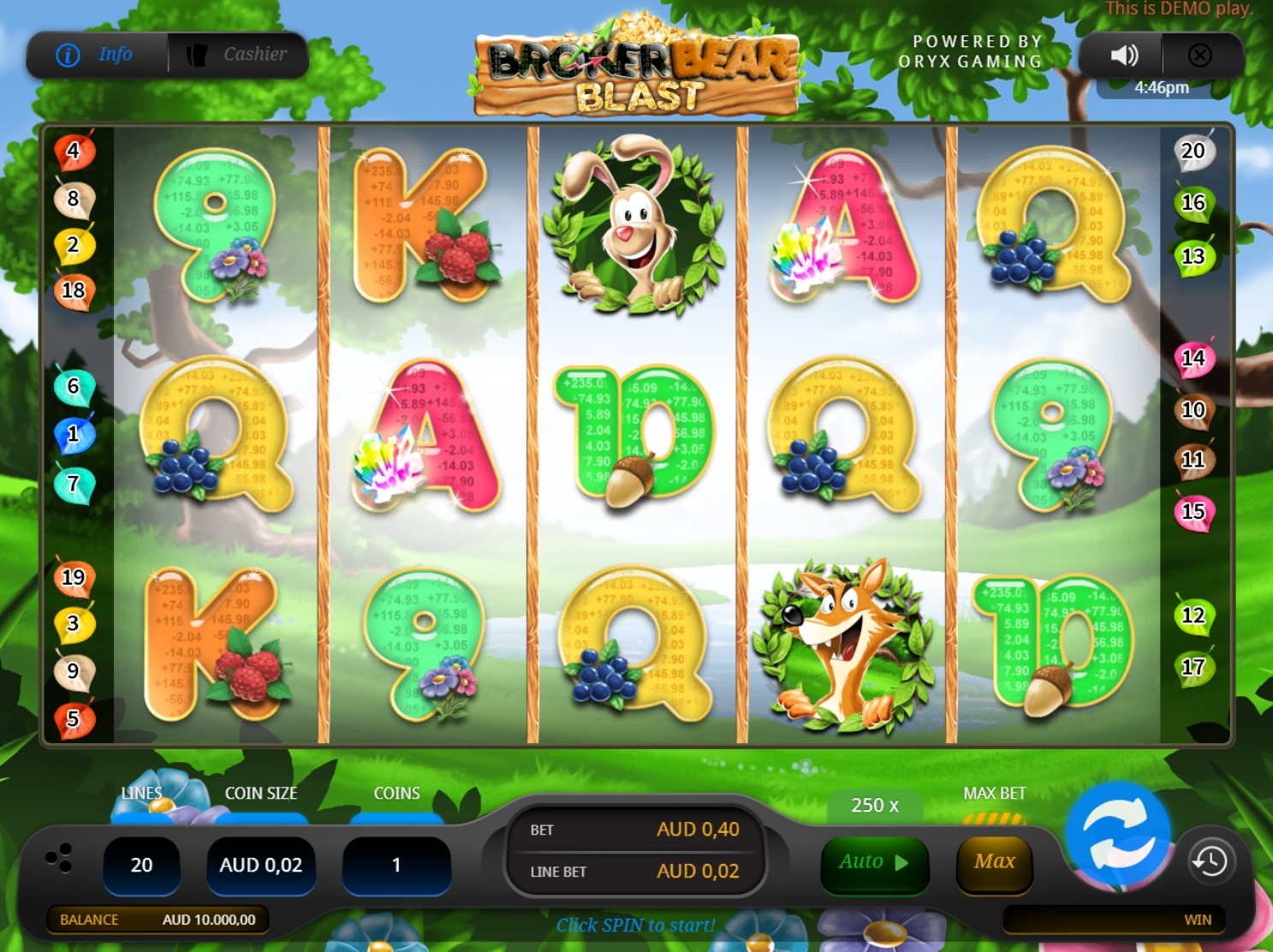Select payline 18 orange leaf marker
This screenshot has height=952, width=1273.
point(74,290)
